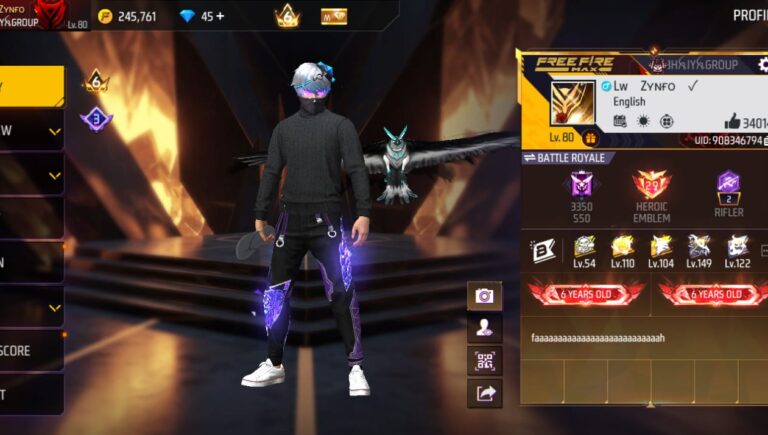Viewport: 768px width, 435px height.
Task: Open the gold crown badge in the top bar
Action: click(287, 16)
